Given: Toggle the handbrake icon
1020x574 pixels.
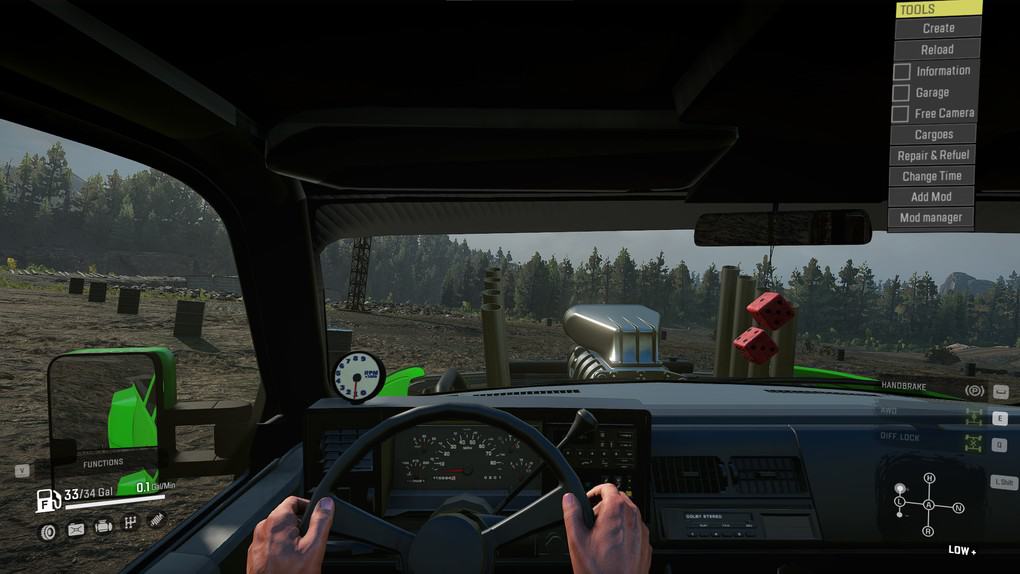Looking at the screenshot, I should pyautogui.click(x=973, y=390).
